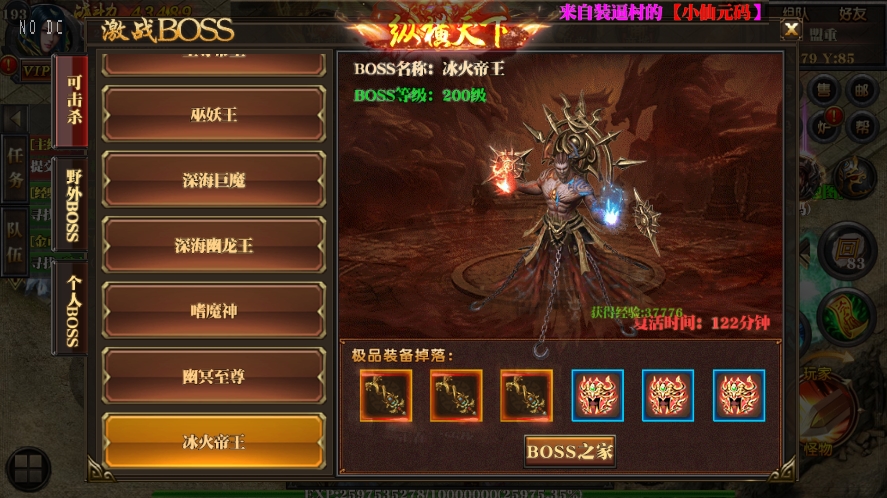Select the 深海幽龙王 boss entry
This screenshot has height=498, width=887.
tap(214, 246)
